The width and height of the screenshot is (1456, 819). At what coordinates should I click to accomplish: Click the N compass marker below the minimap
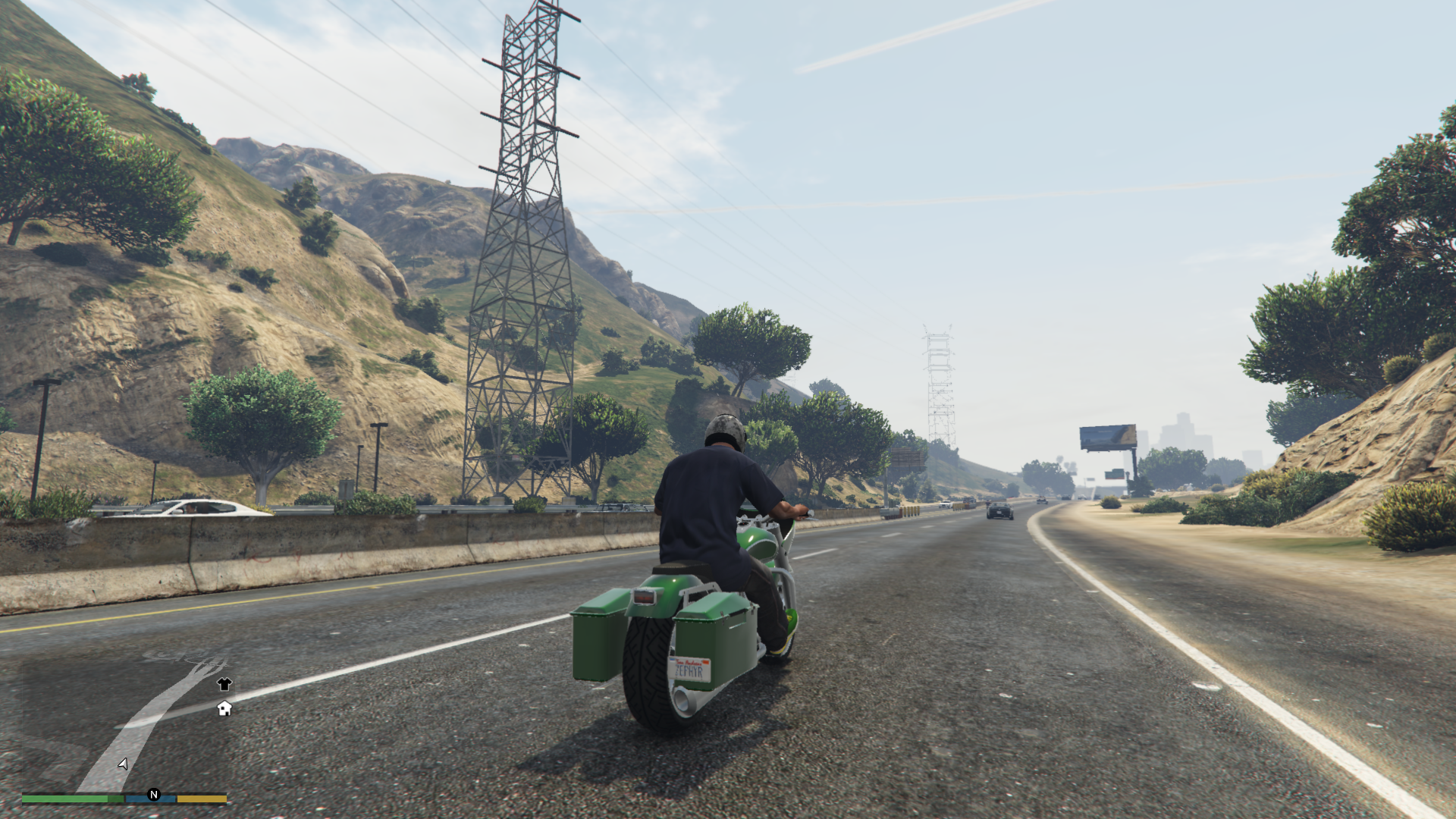pos(154,795)
